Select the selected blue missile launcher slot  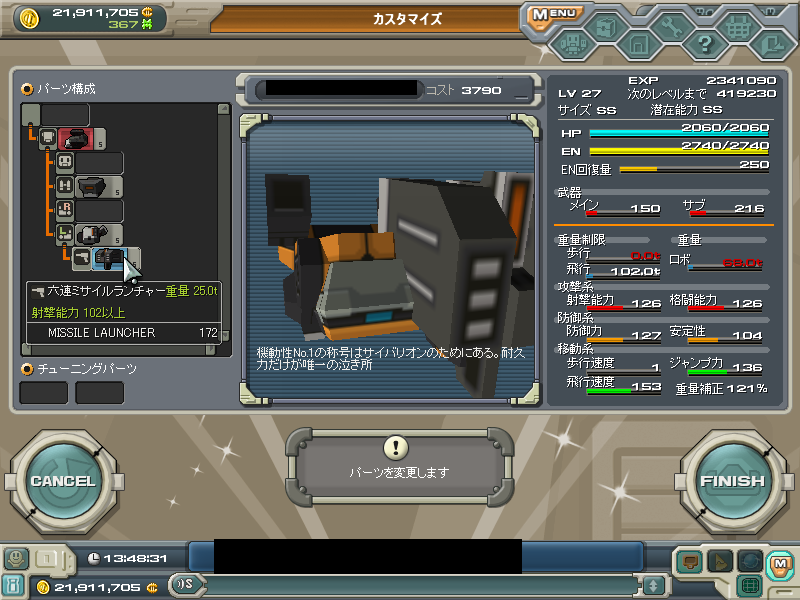tap(107, 259)
